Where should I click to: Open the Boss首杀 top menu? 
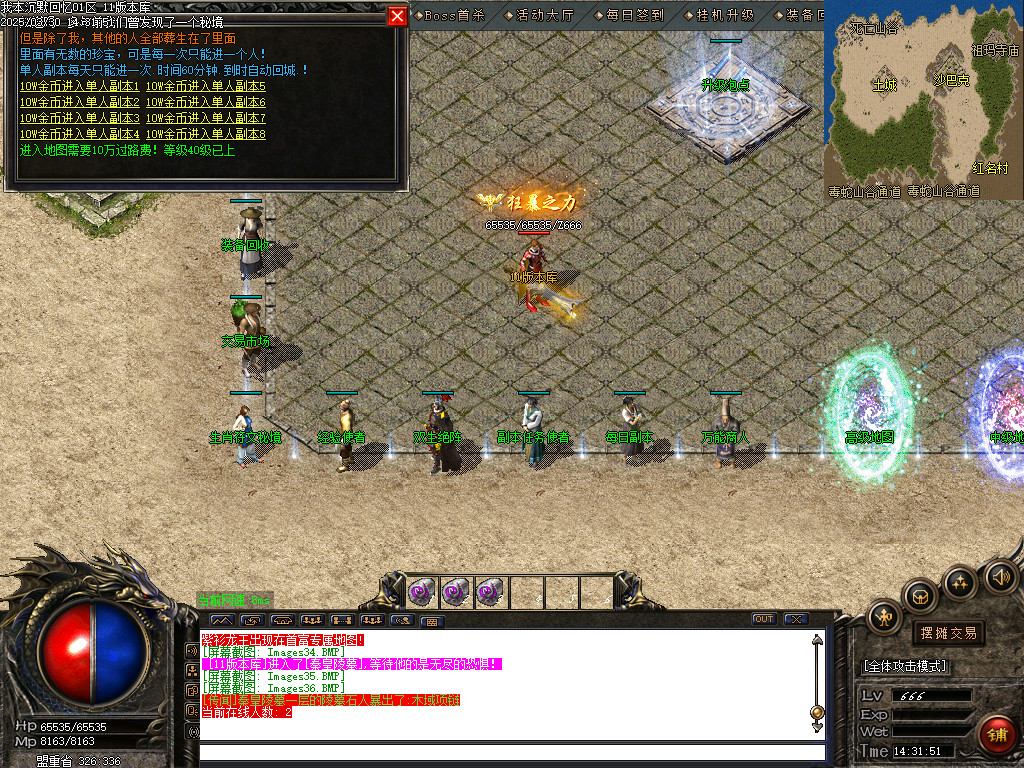[x=452, y=15]
